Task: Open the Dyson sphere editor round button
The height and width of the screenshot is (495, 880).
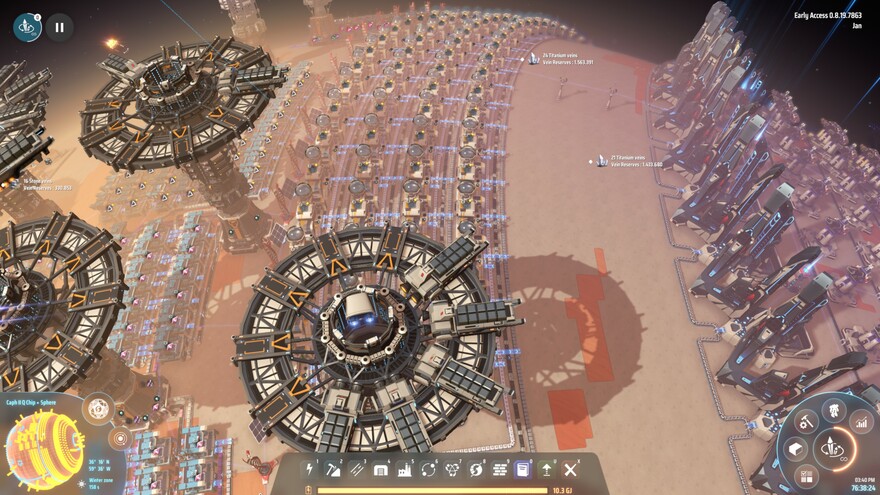Action: click(x=97, y=407)
